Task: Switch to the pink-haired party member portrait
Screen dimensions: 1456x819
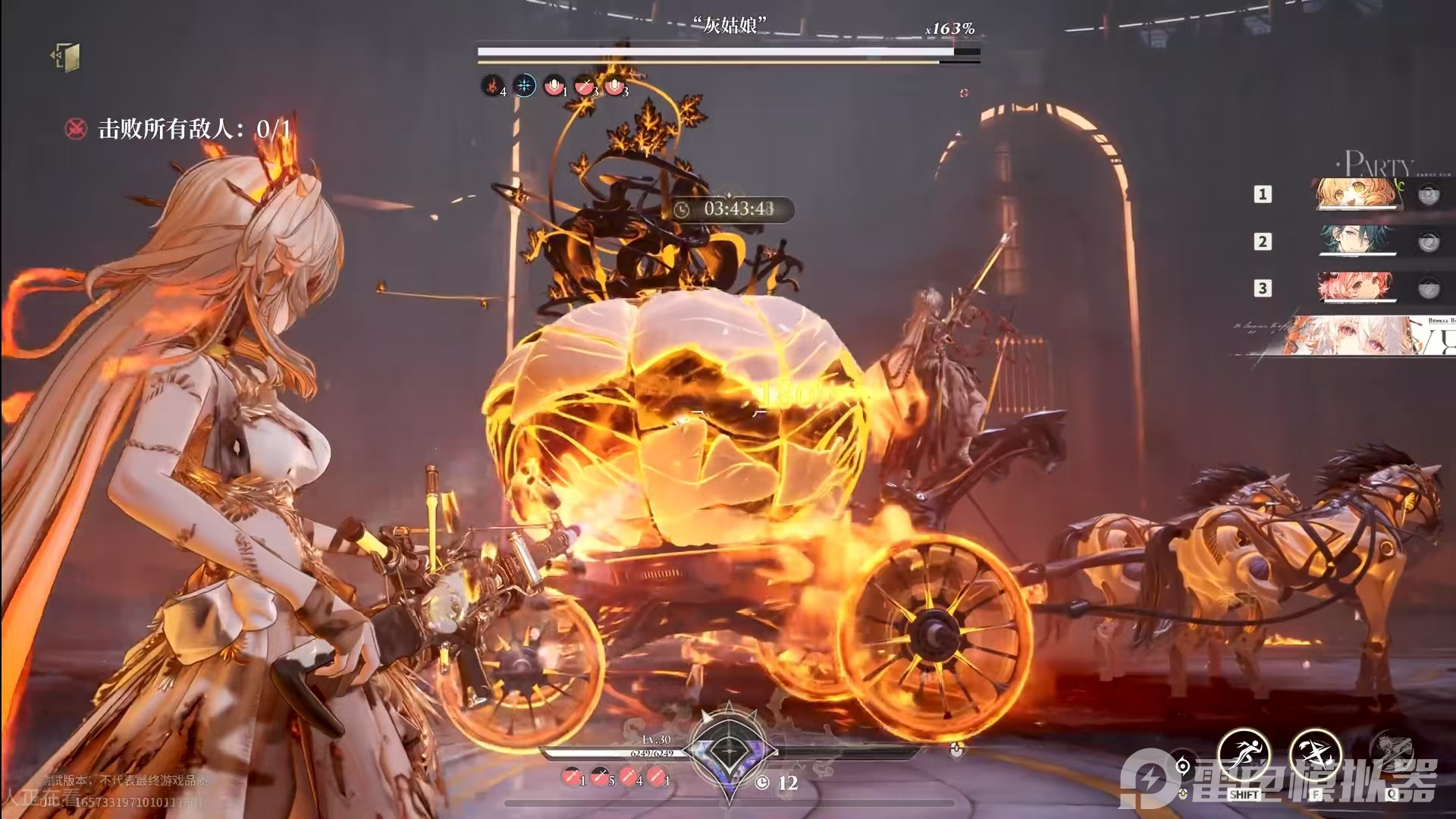Action: click(1357, 287)
